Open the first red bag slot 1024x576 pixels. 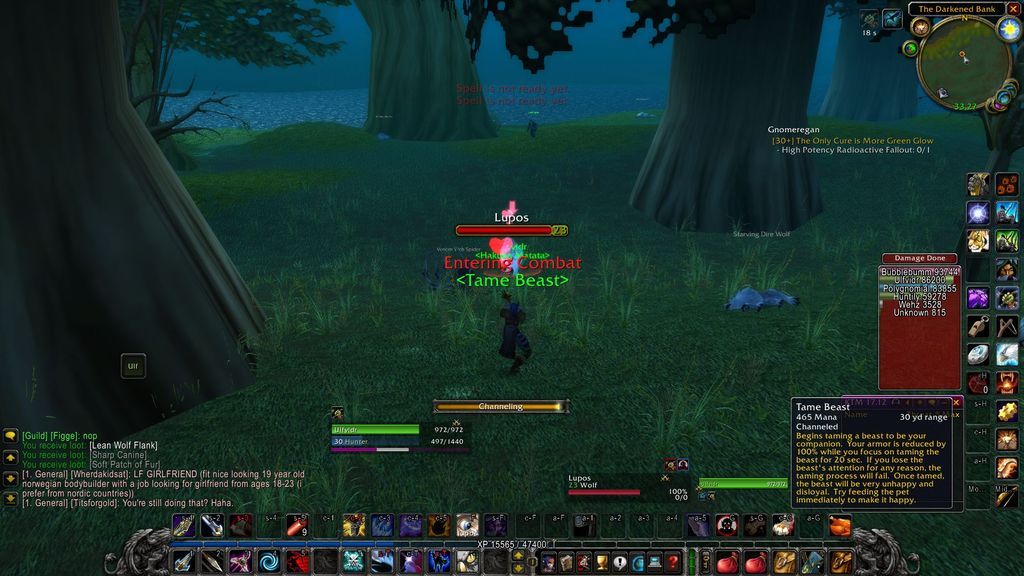[728, 561]
